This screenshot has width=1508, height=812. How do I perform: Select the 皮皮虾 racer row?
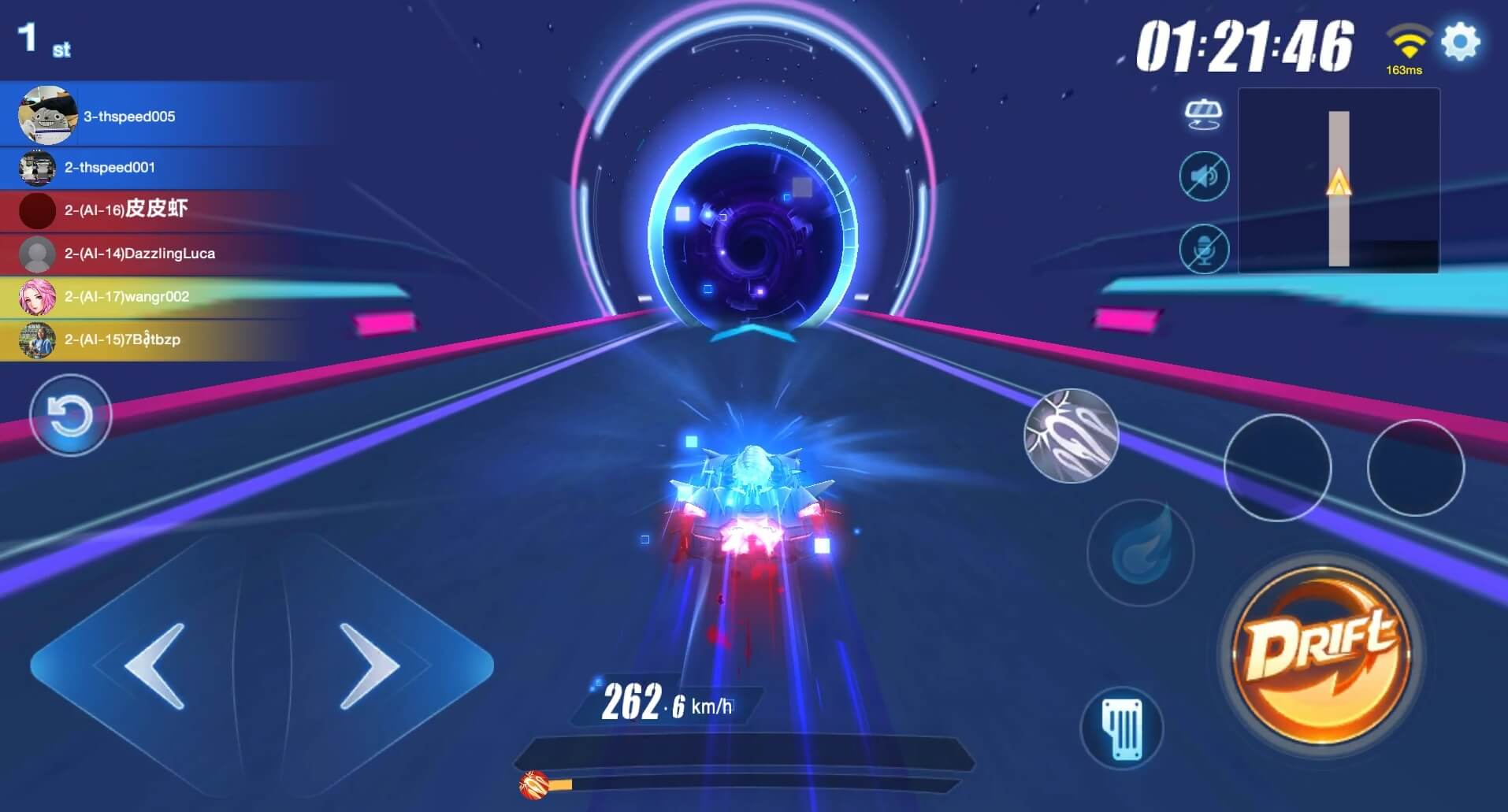(x=126, y=209)
